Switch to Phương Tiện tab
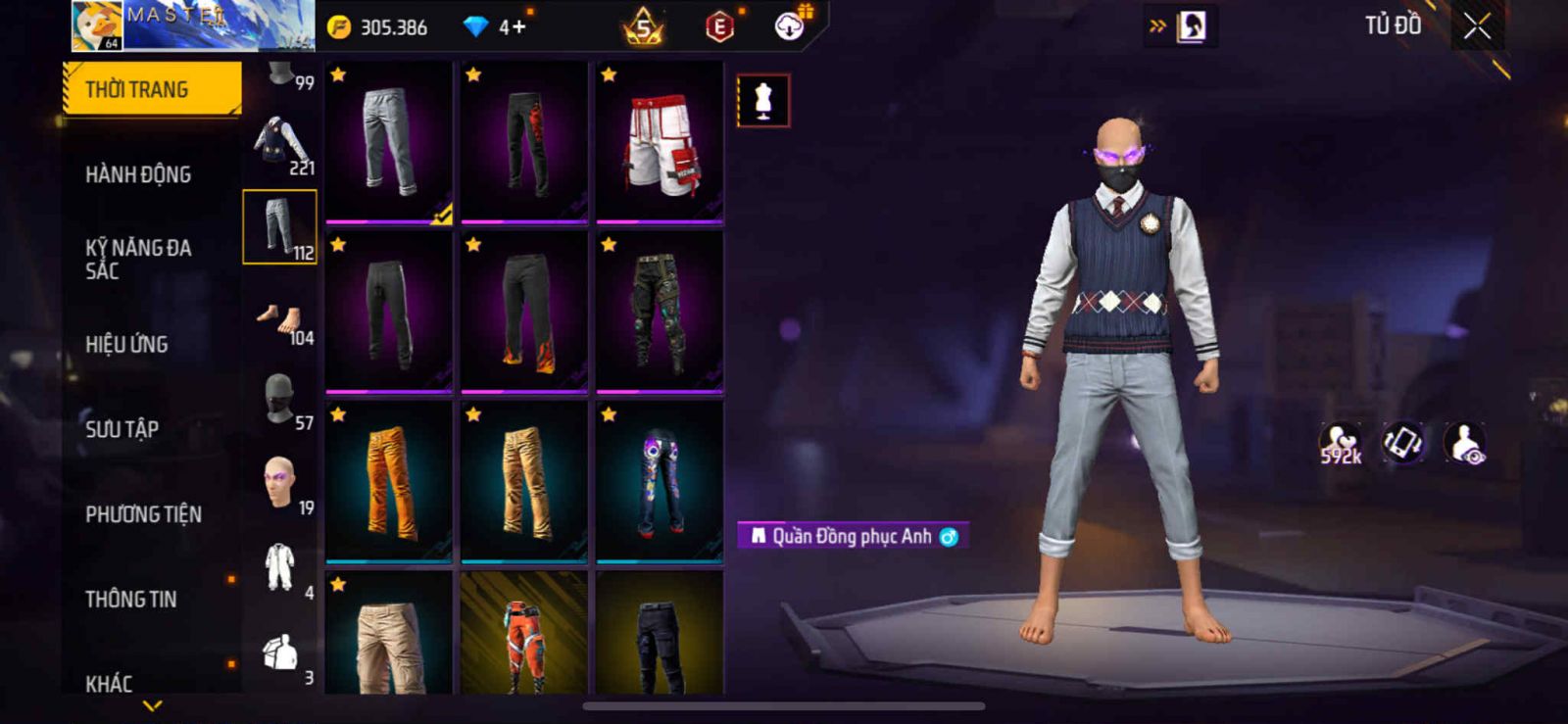This screenshot has height=724, width=1568. coord(143,514)
